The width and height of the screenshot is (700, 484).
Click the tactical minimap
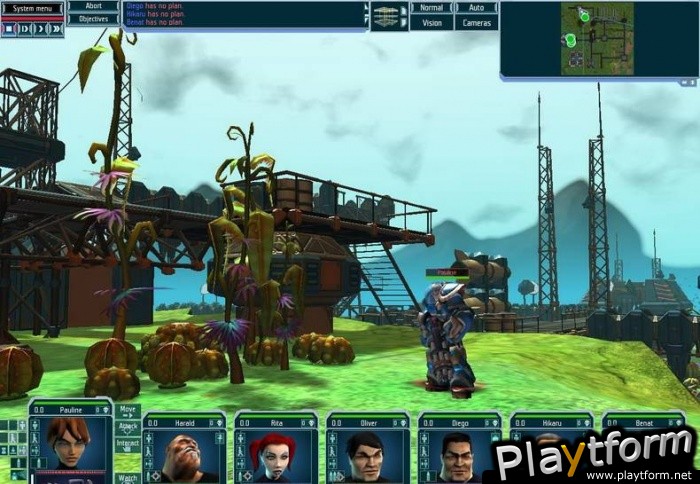pos(597,39)
